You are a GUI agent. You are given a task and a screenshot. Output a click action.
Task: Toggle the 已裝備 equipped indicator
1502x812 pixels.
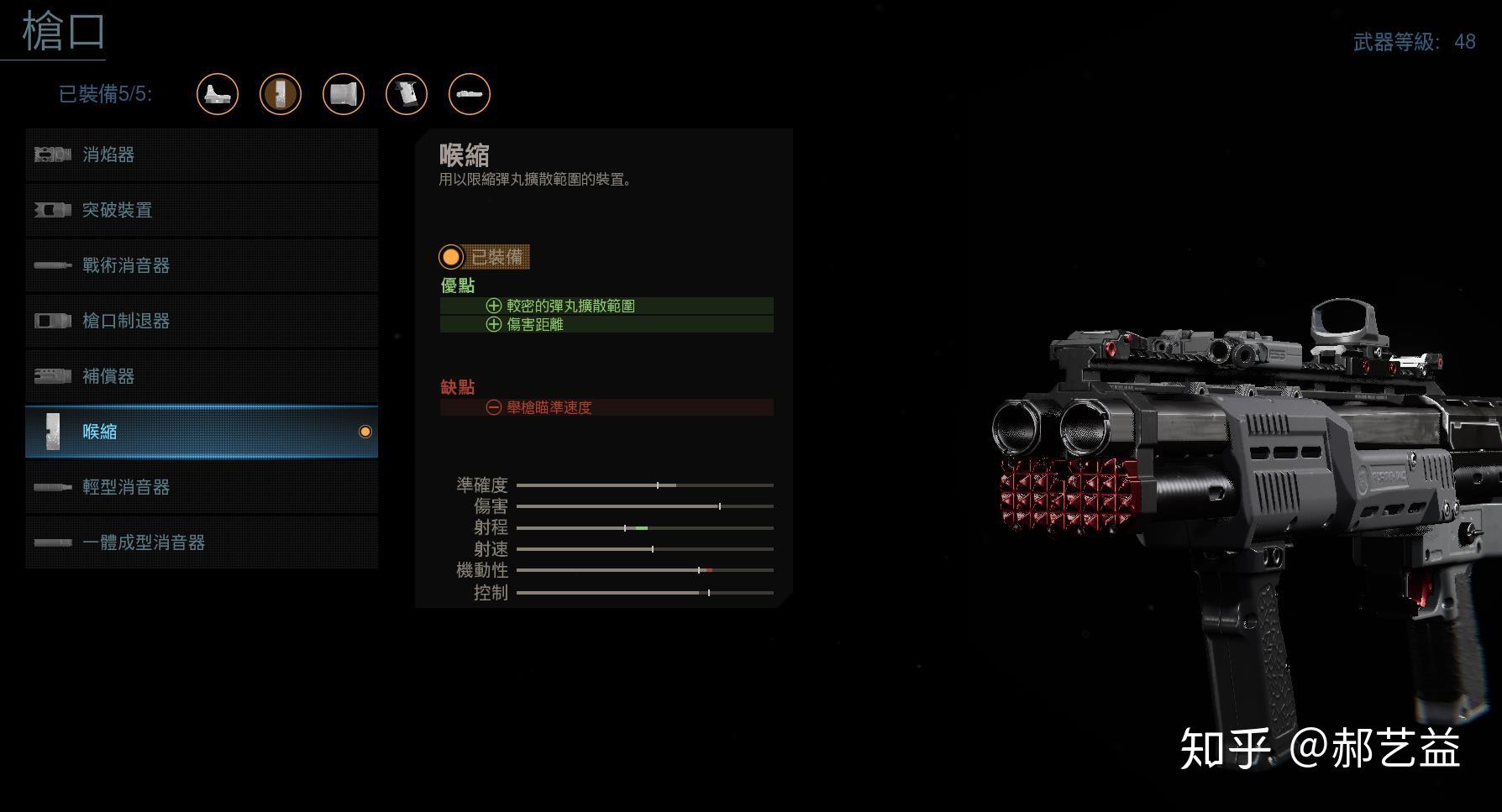pos(484,257)
